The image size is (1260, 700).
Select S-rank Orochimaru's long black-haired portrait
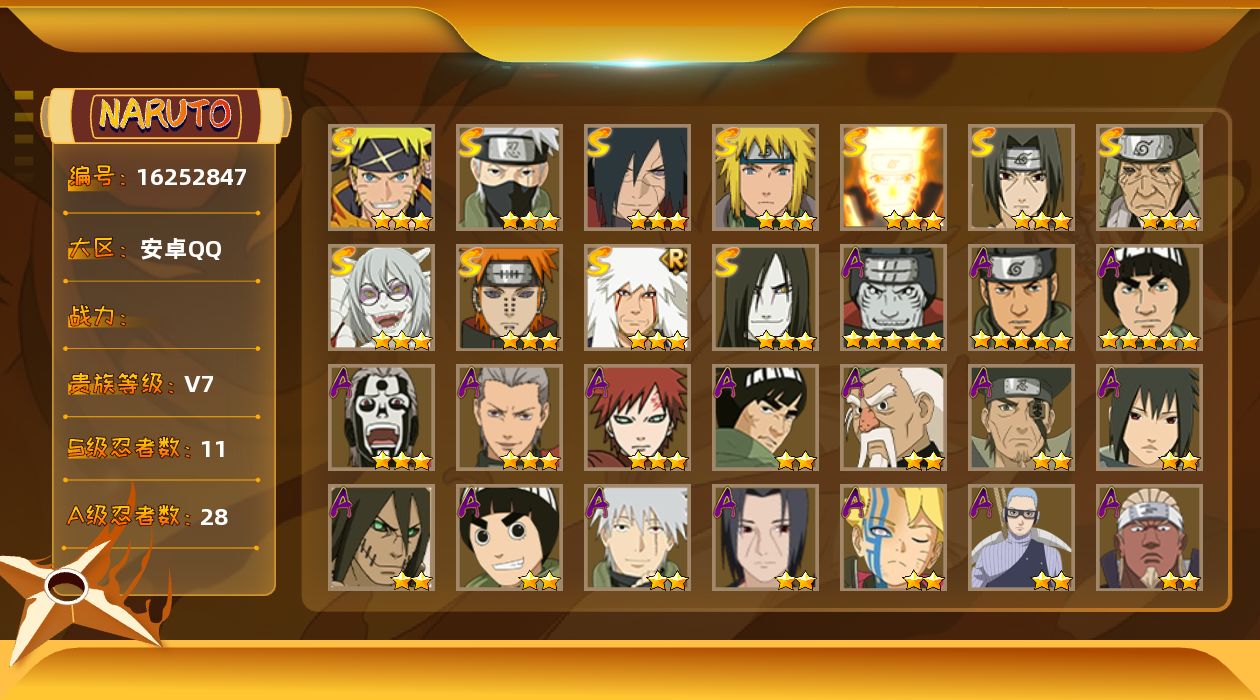765,297
